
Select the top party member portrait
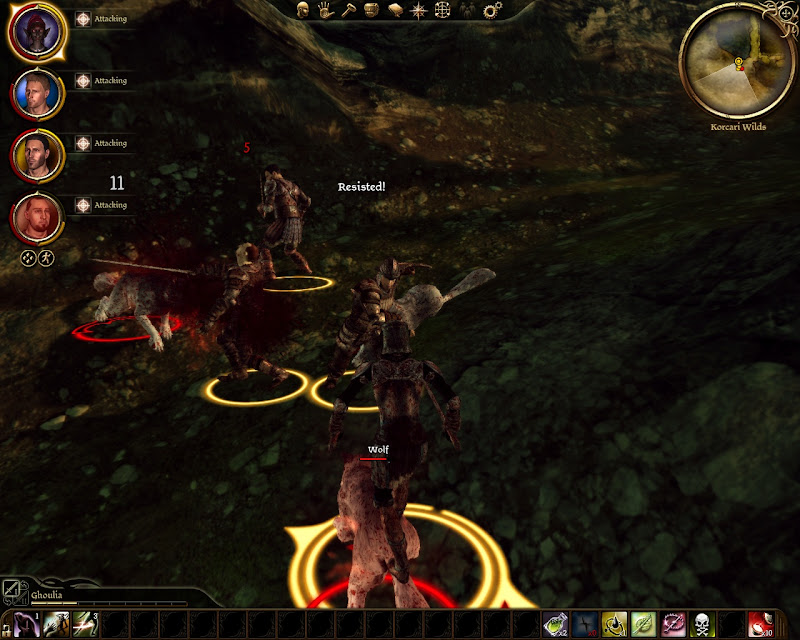(x=37, y=31)
